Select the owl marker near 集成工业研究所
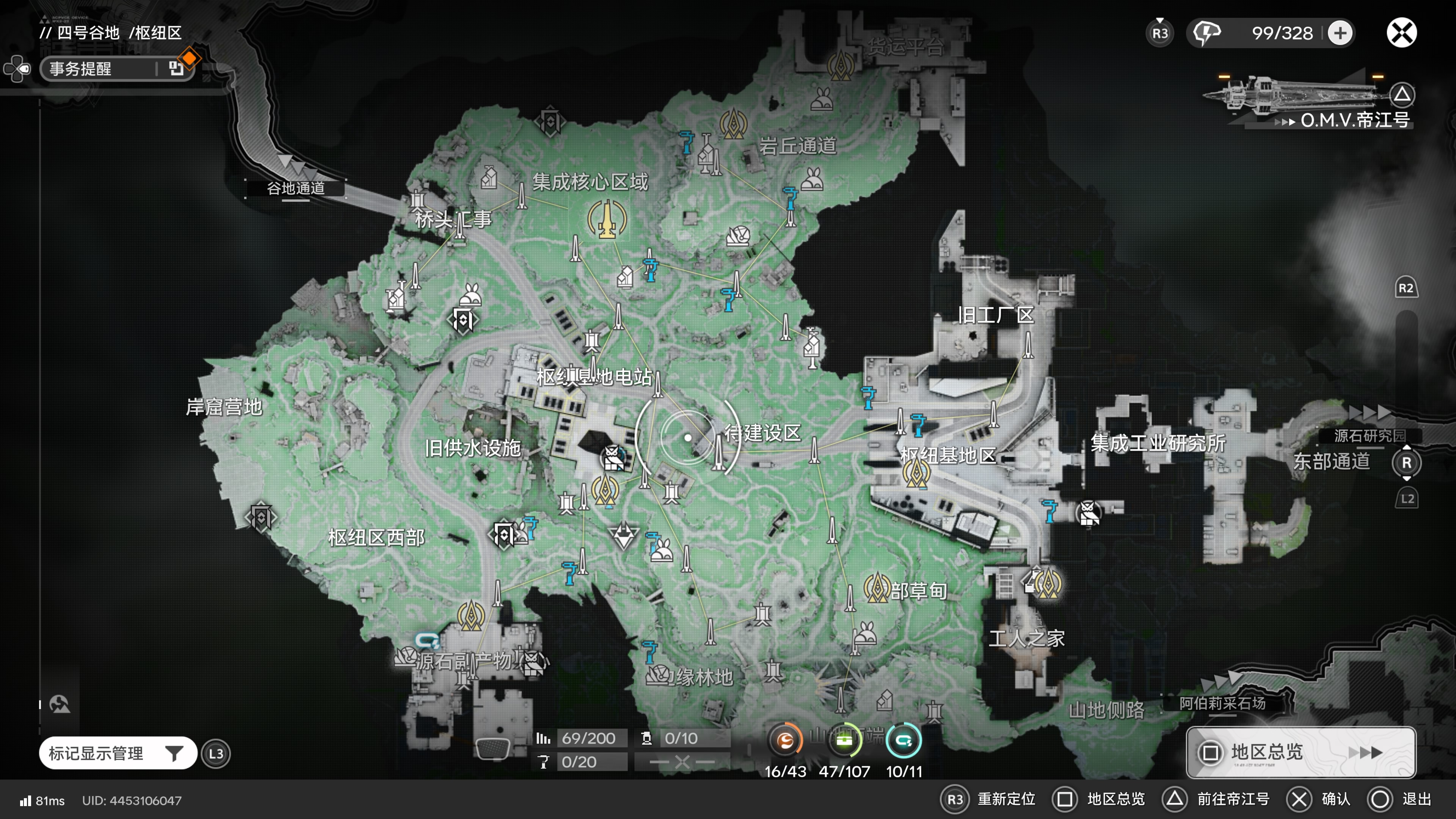Image resolution: width=1456 pixels, height=819 pixels. [x=1088, y=513]
